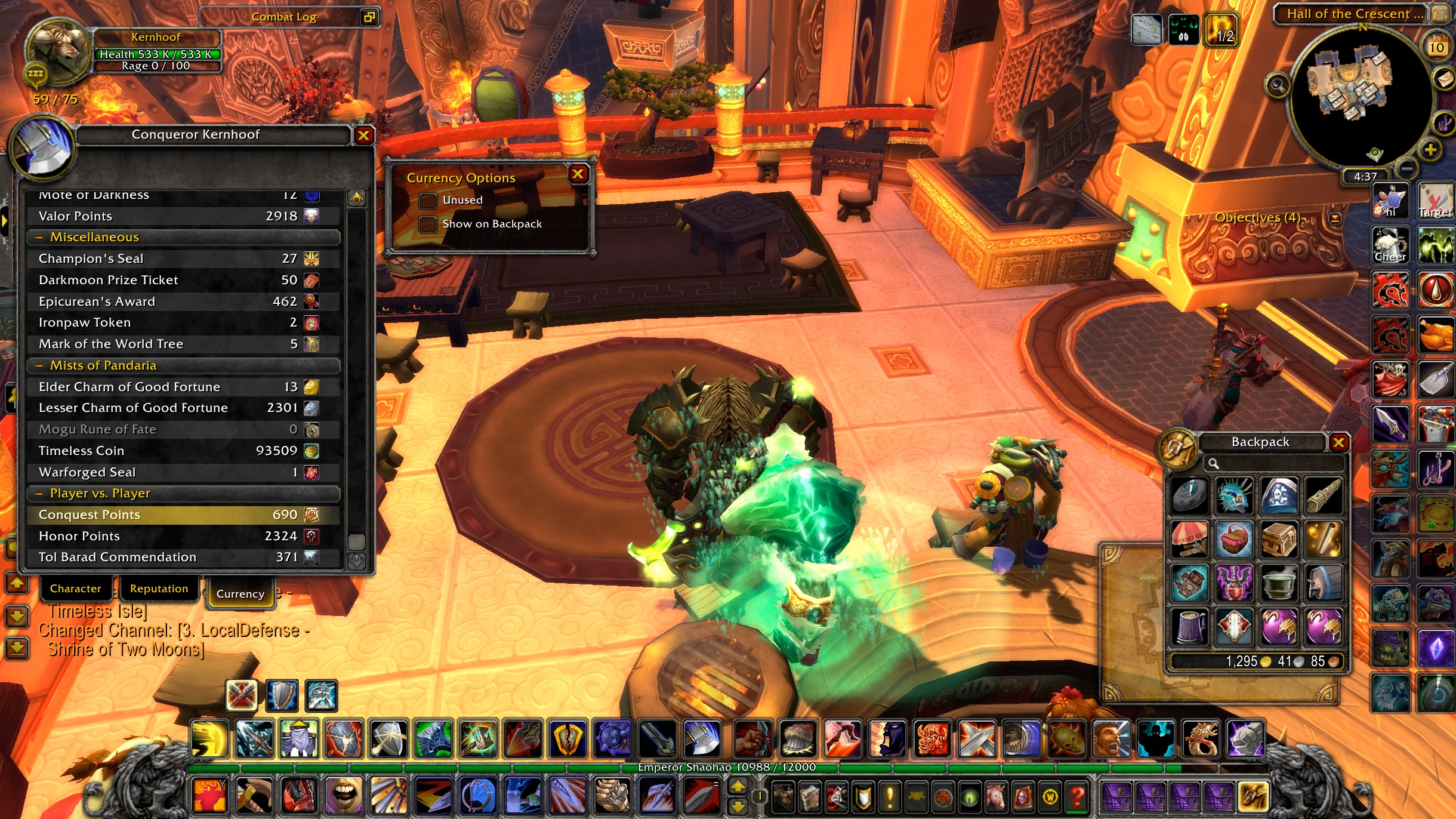Zoom in on the minimap
The height and width of the screenshot is (819, 1456).
click(x=1430, y=150)
